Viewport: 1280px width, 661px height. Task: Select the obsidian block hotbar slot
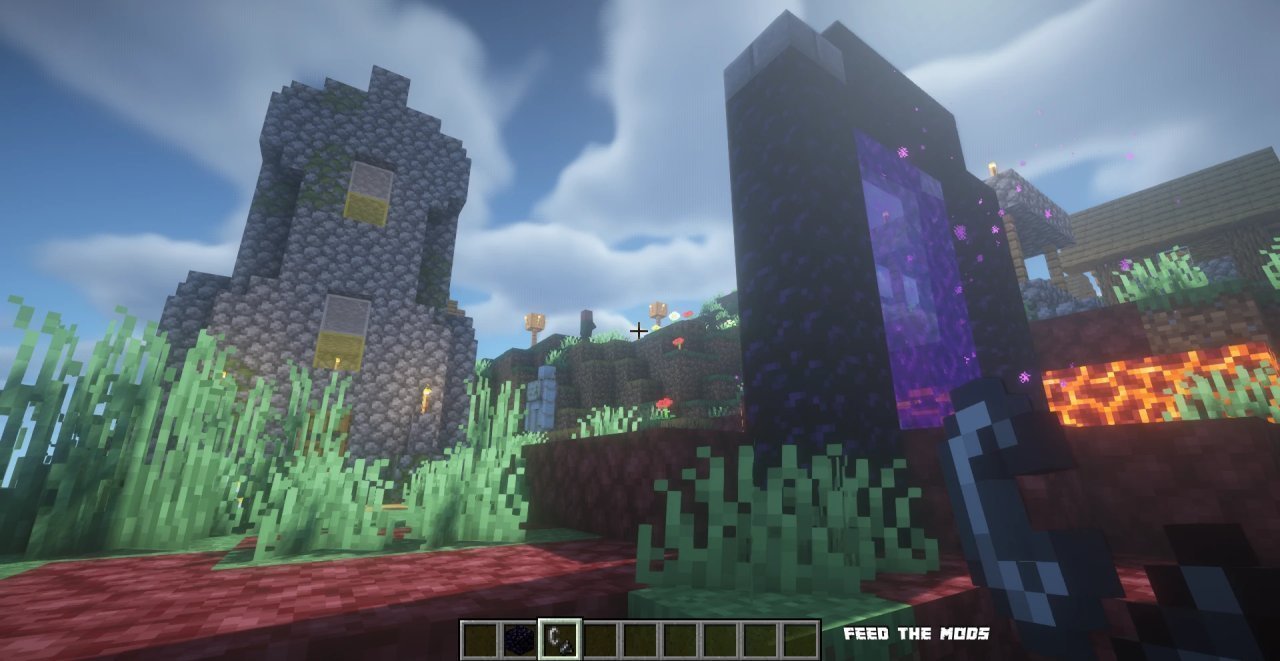pos(519,640)
